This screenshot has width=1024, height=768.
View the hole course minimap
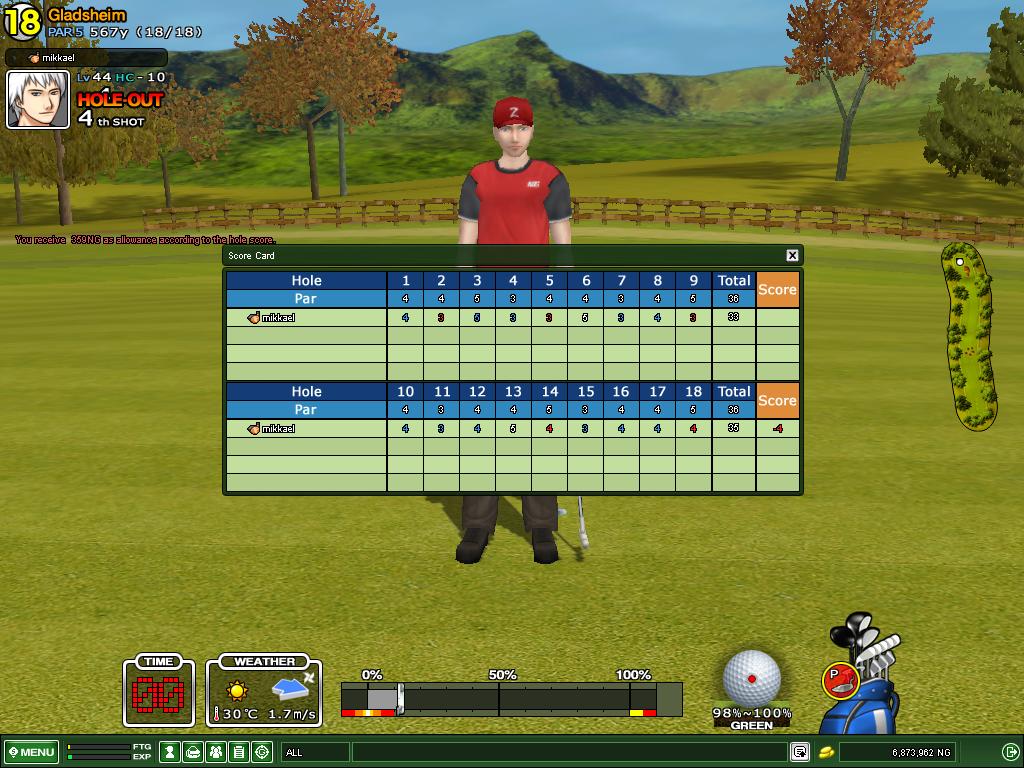click(x=969, y=335)
